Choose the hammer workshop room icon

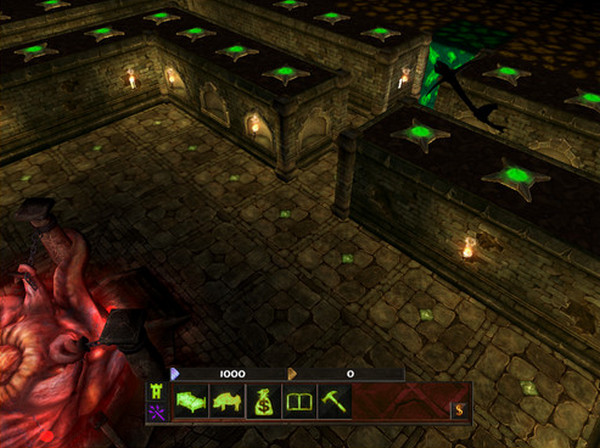click(334, 404)
